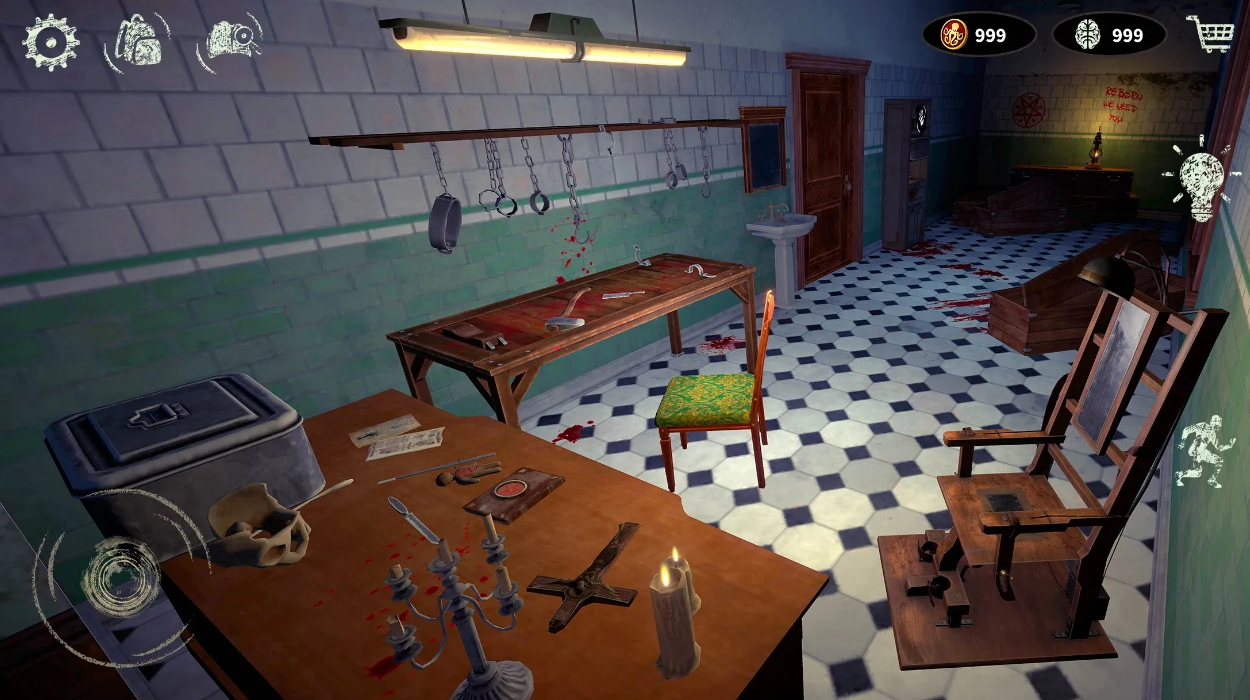The width and height of the screenshot is (1250, 700).
Task: Tap the camera view icon
Action: 231,40
